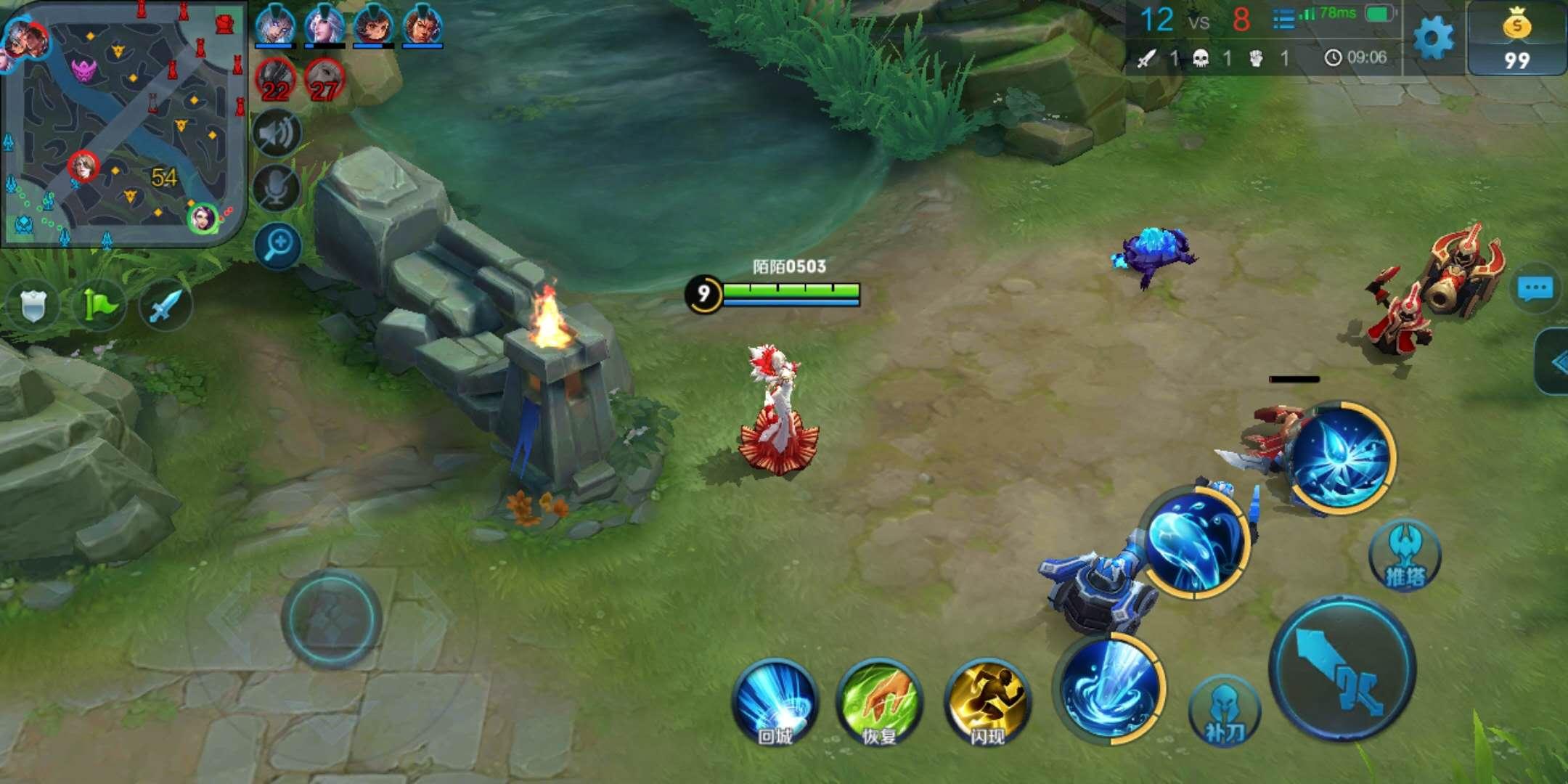The width and height of the screenshot is (1568, 784).
Task: Open the scoreboard list icon
Action: click(x=1283, y=20)
